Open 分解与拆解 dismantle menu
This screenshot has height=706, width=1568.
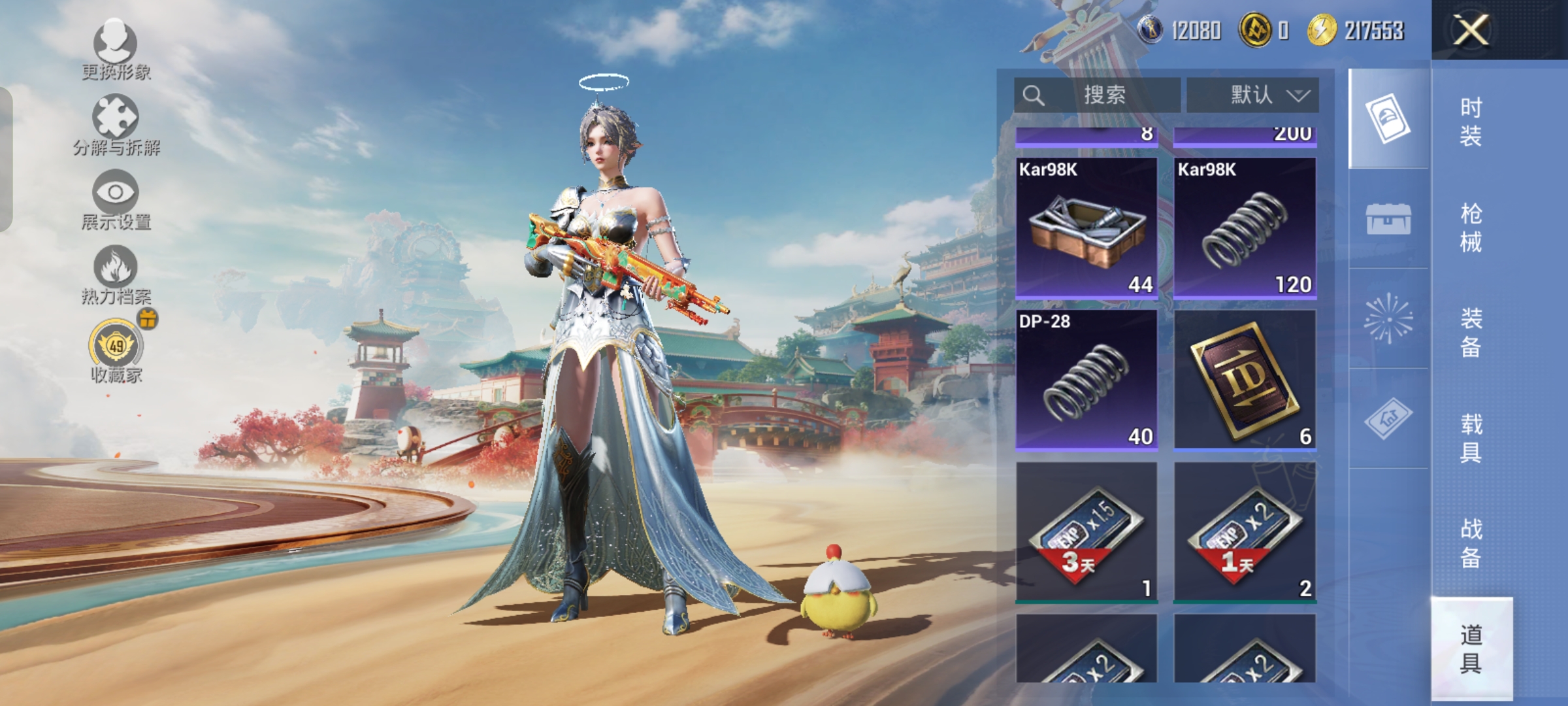click(x=116, y=125)
